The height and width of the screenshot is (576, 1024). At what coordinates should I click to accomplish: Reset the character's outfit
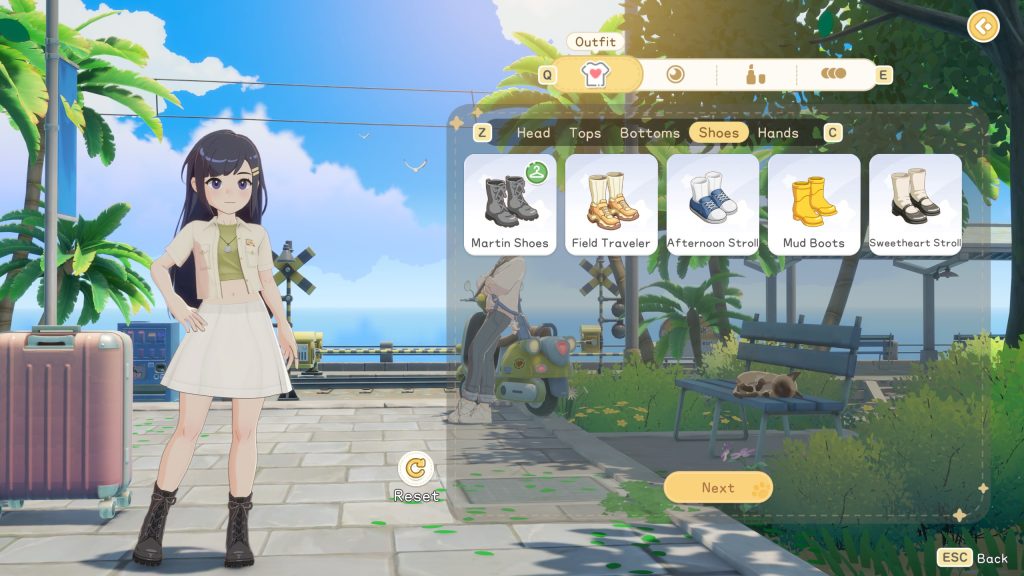pyautogui.click(x=415, y=469)
